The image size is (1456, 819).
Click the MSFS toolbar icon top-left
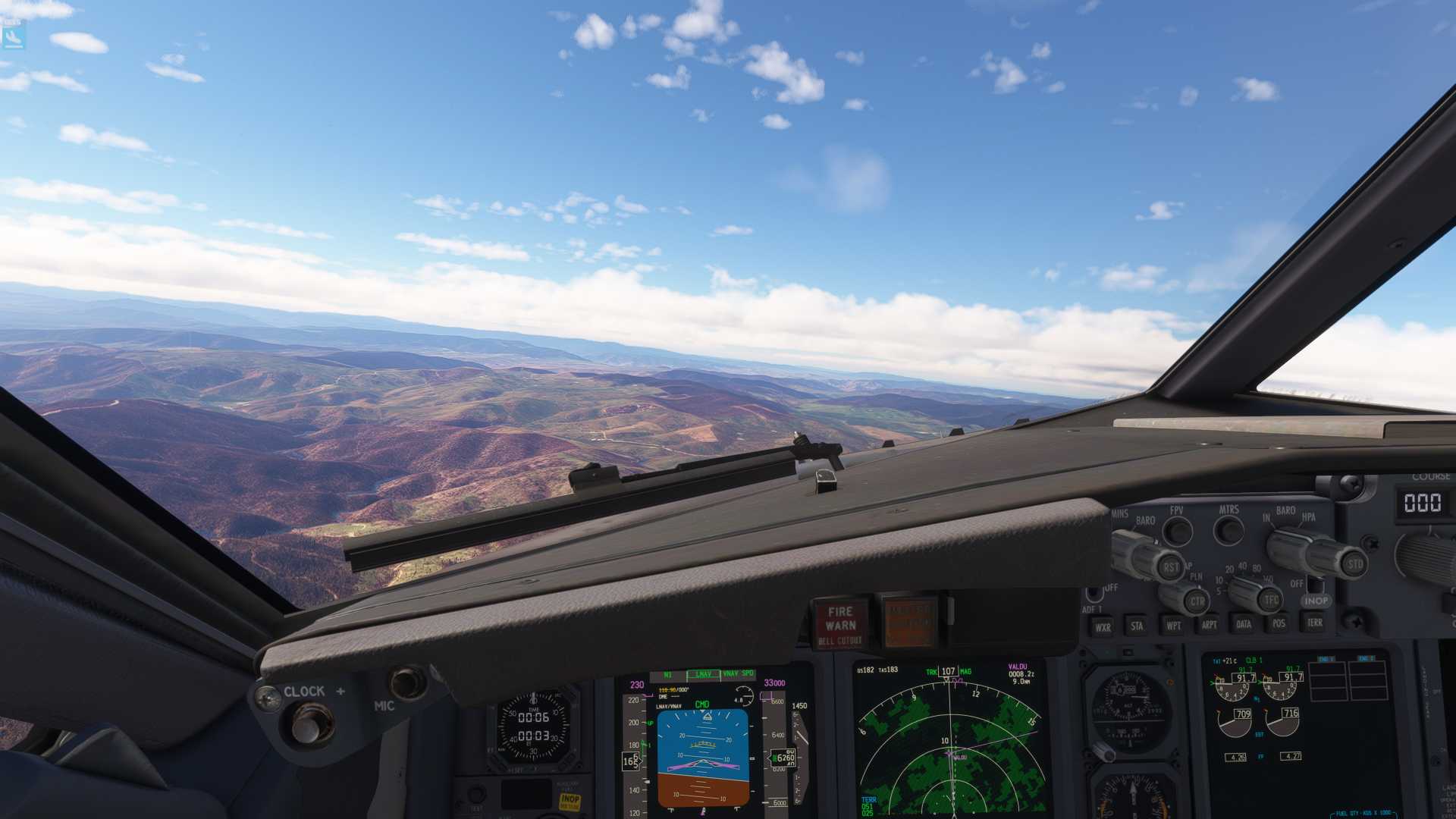(14, 36)
